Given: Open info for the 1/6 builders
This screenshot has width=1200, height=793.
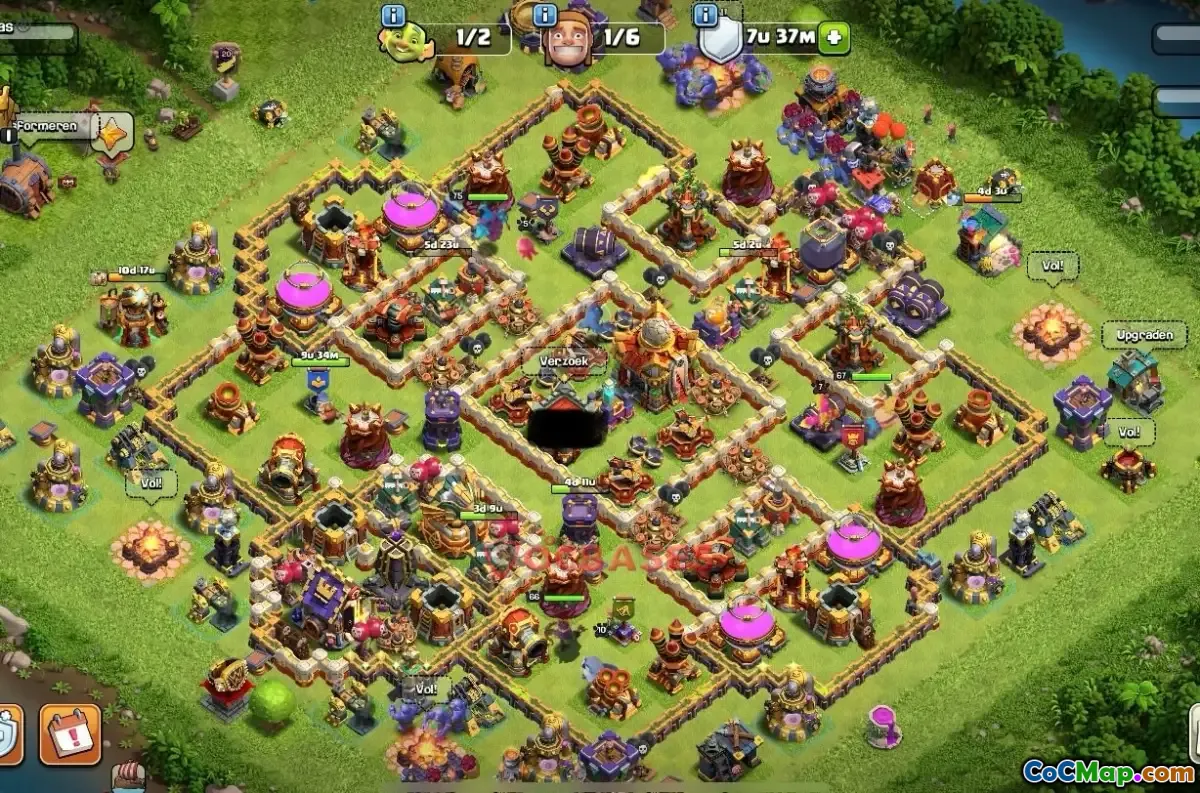Looking at the screenshot, I should click(x=545, y=15).
